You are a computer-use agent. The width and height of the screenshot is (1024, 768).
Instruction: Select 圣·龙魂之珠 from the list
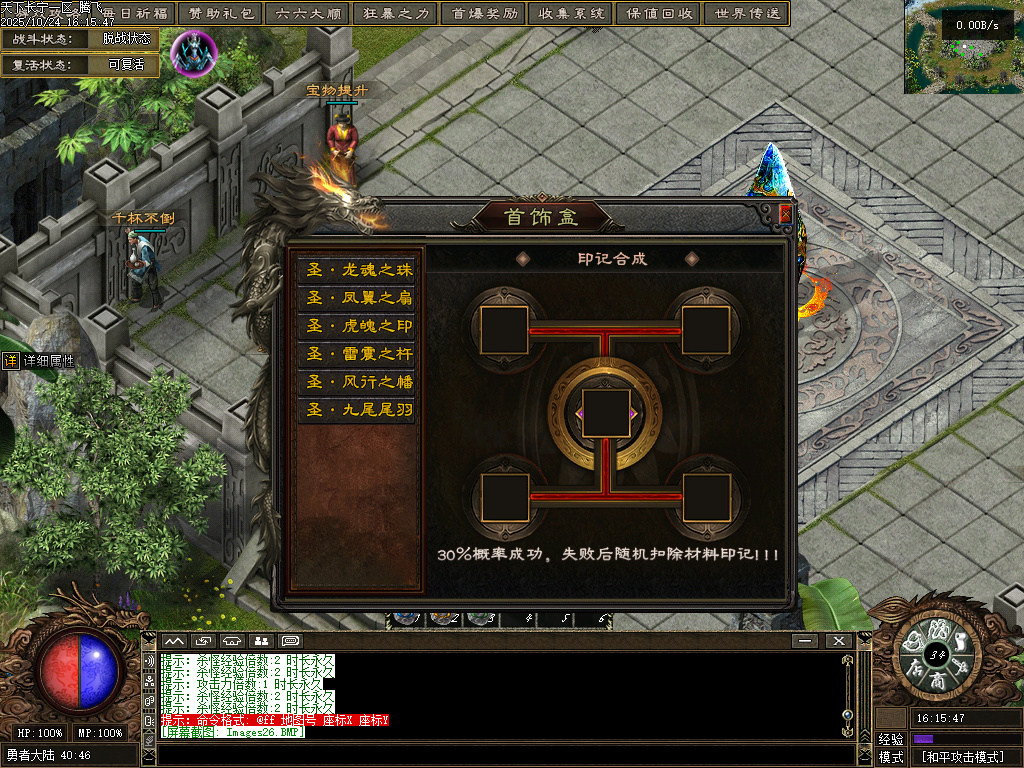pos(357,270)
